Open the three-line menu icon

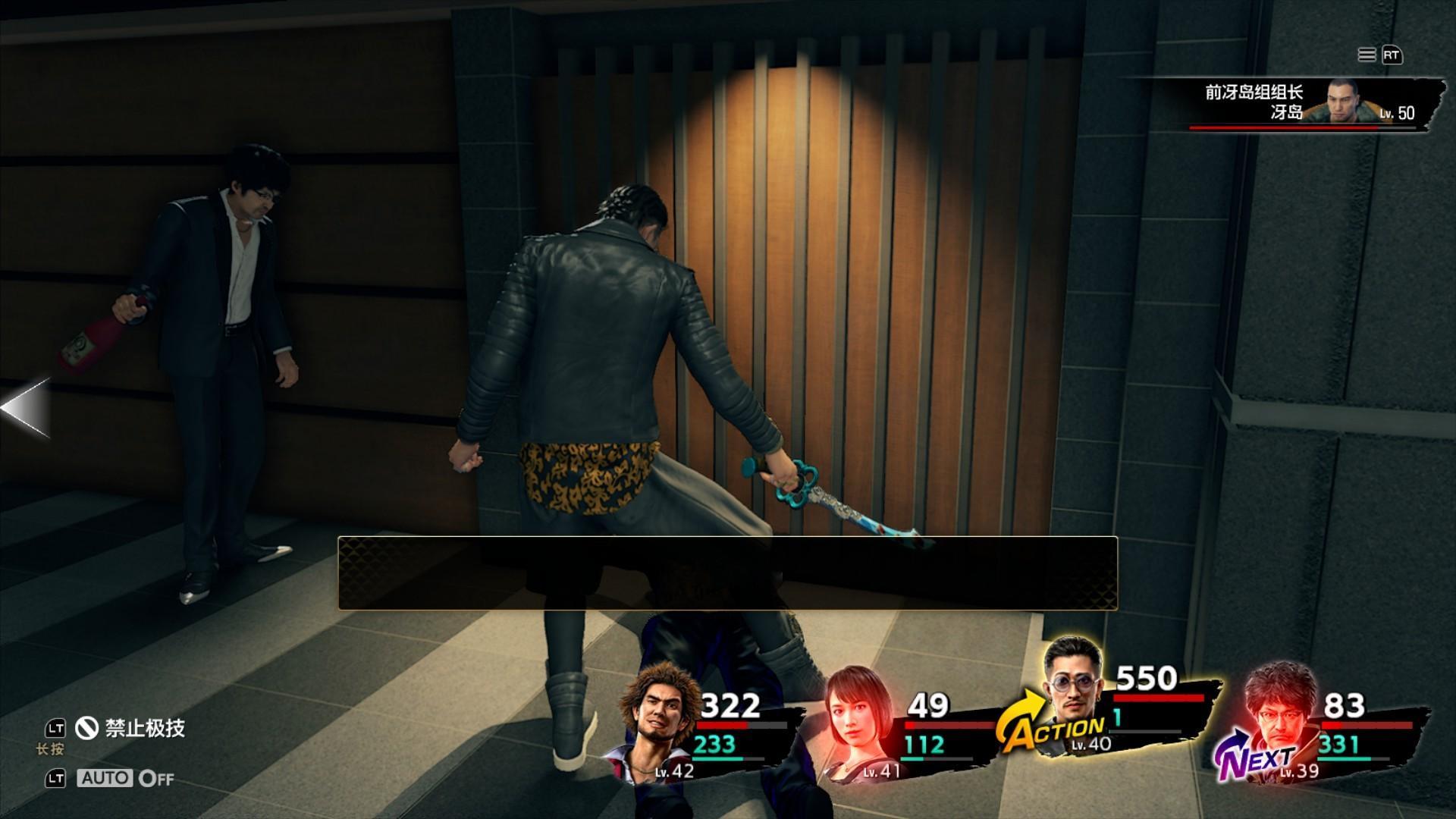[1367, 55]
